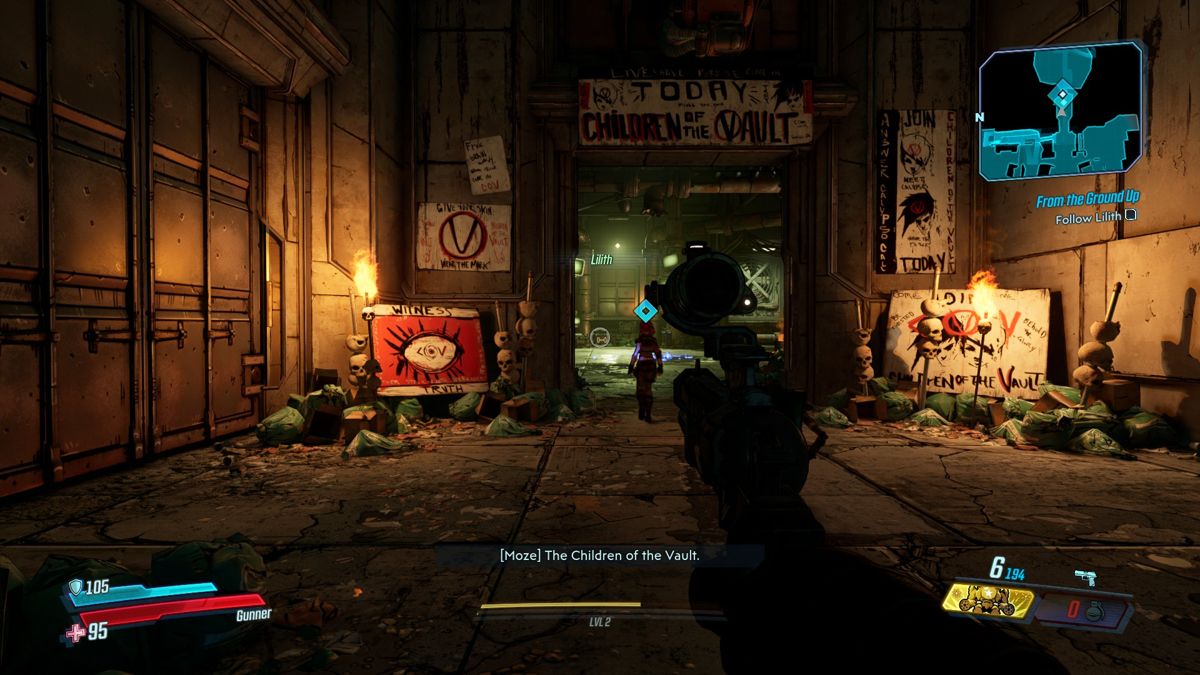Open the minimap in the corner
The width and height of the screenshot is (1200, 675).
pyautogui.click(x=1060, y=112)
